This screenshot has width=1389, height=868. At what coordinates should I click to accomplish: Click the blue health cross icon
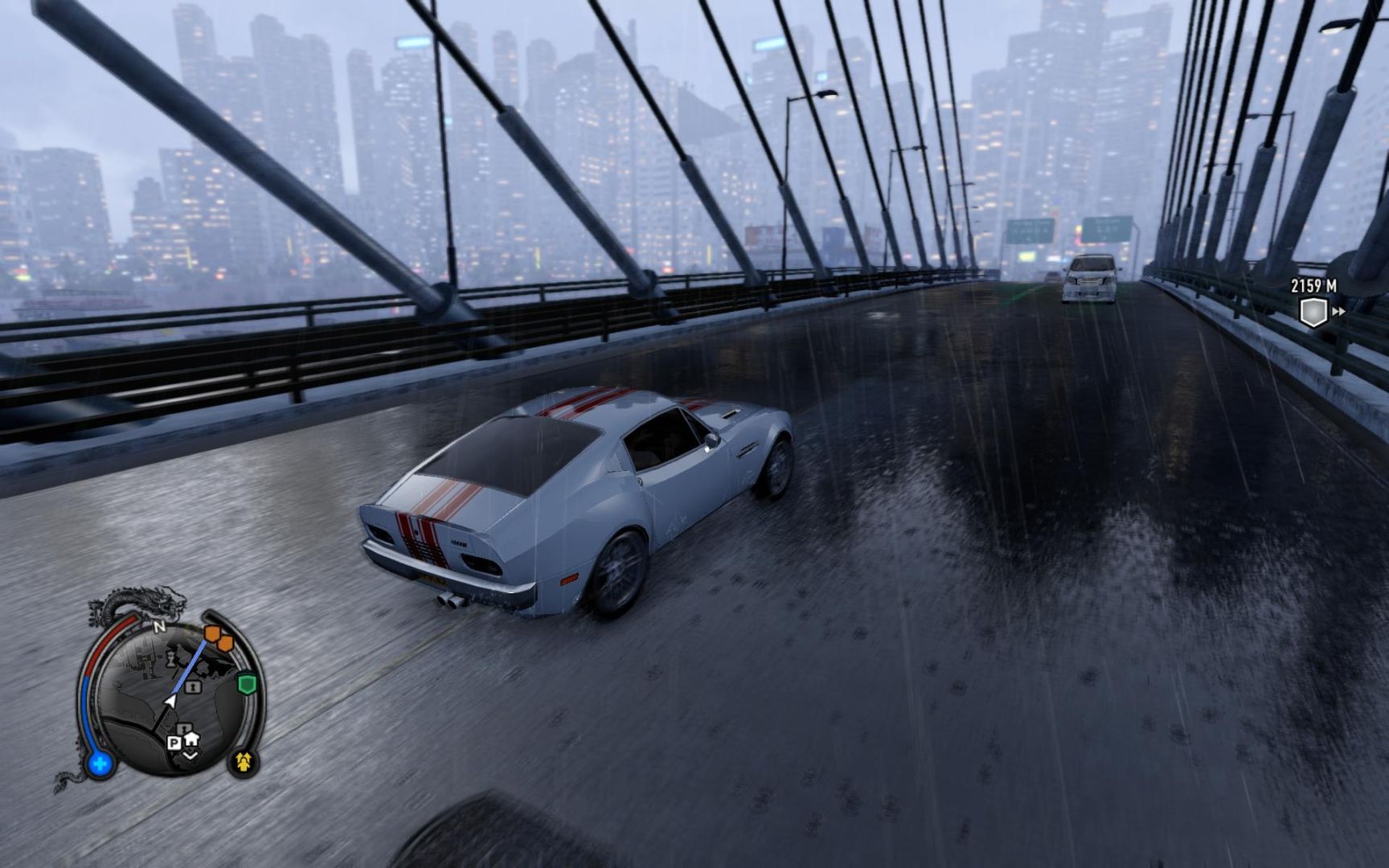100,764
